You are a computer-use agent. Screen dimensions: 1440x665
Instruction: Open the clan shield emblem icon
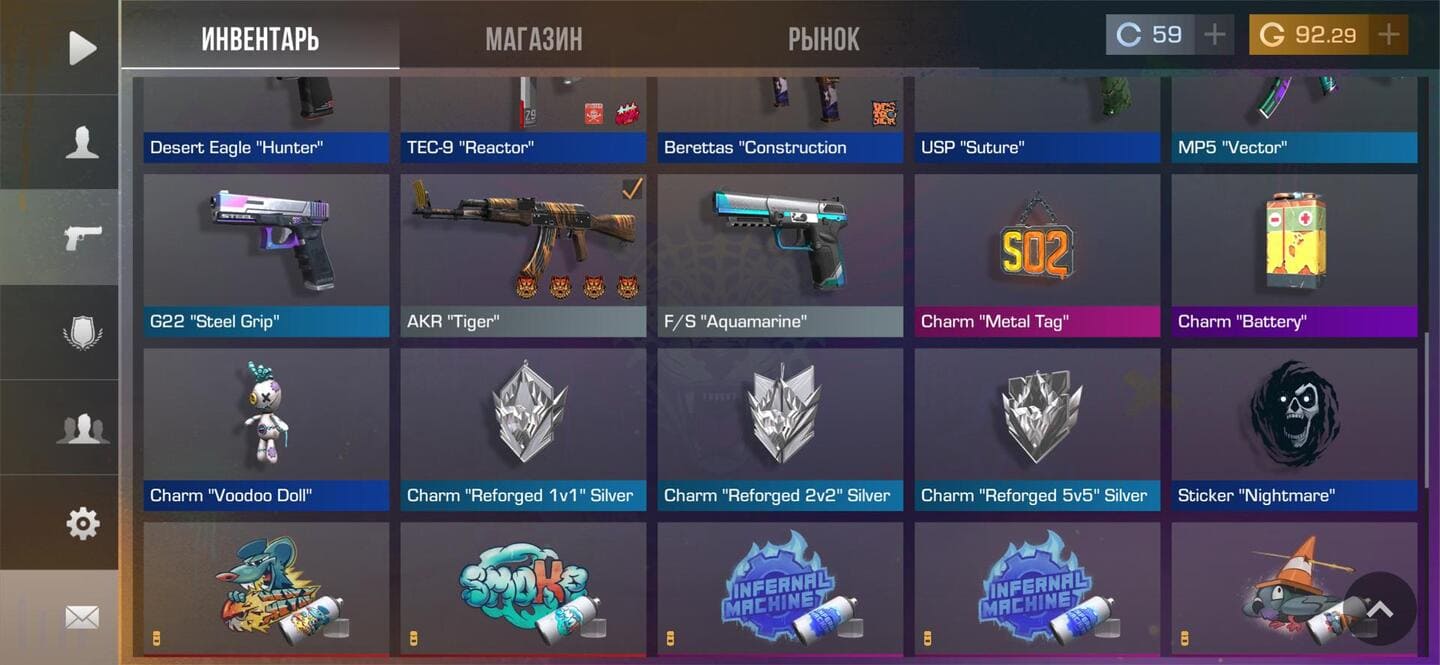pos(82,333)
